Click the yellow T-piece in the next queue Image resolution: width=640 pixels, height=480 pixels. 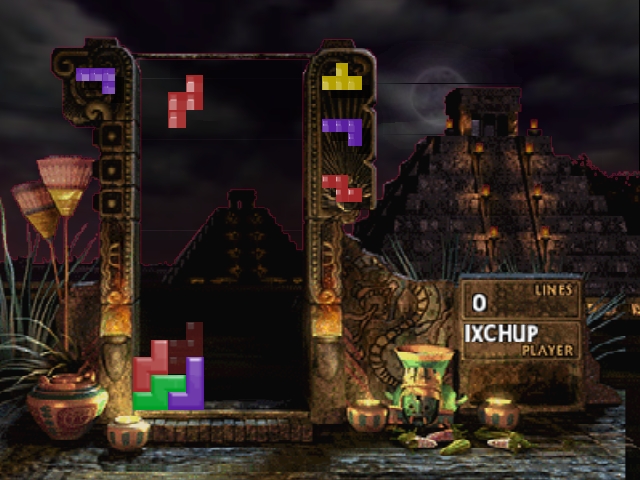click(x=342, y=78)
